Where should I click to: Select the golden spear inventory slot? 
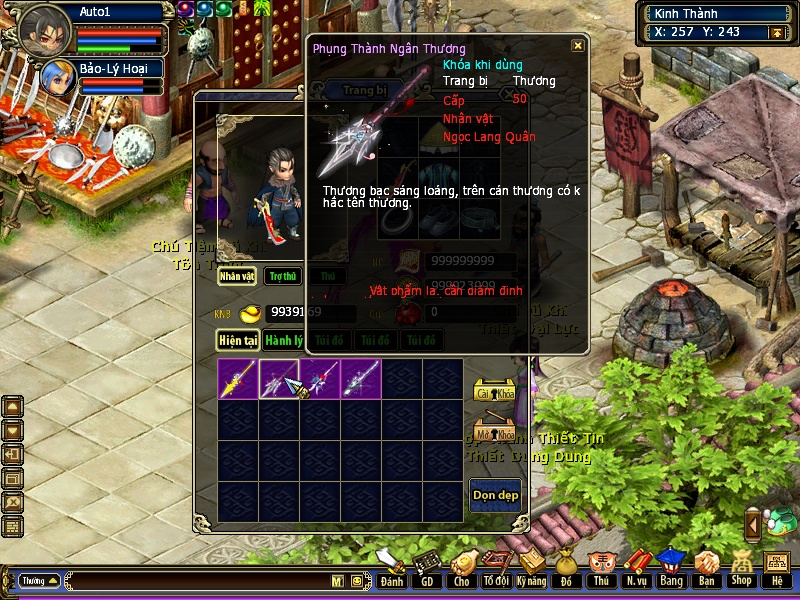point(239,379)
